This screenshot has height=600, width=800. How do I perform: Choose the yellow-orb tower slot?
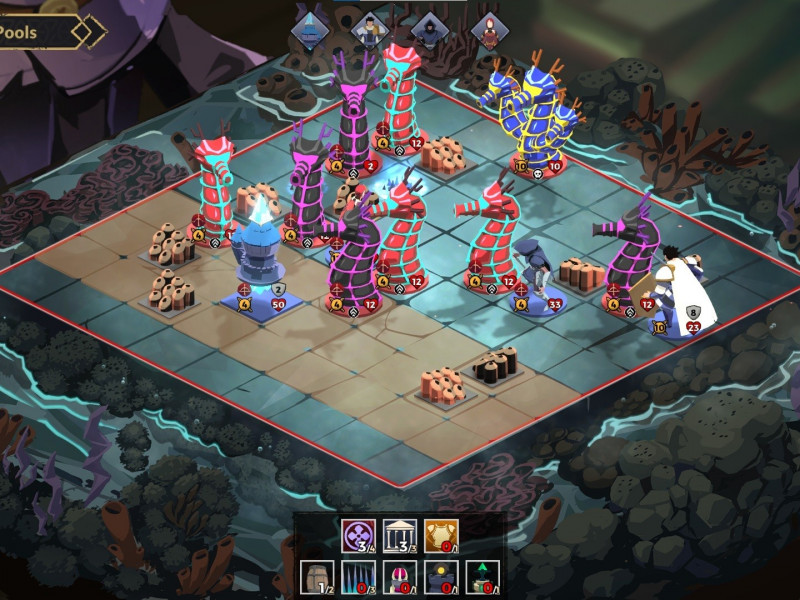tap(440, 576)
